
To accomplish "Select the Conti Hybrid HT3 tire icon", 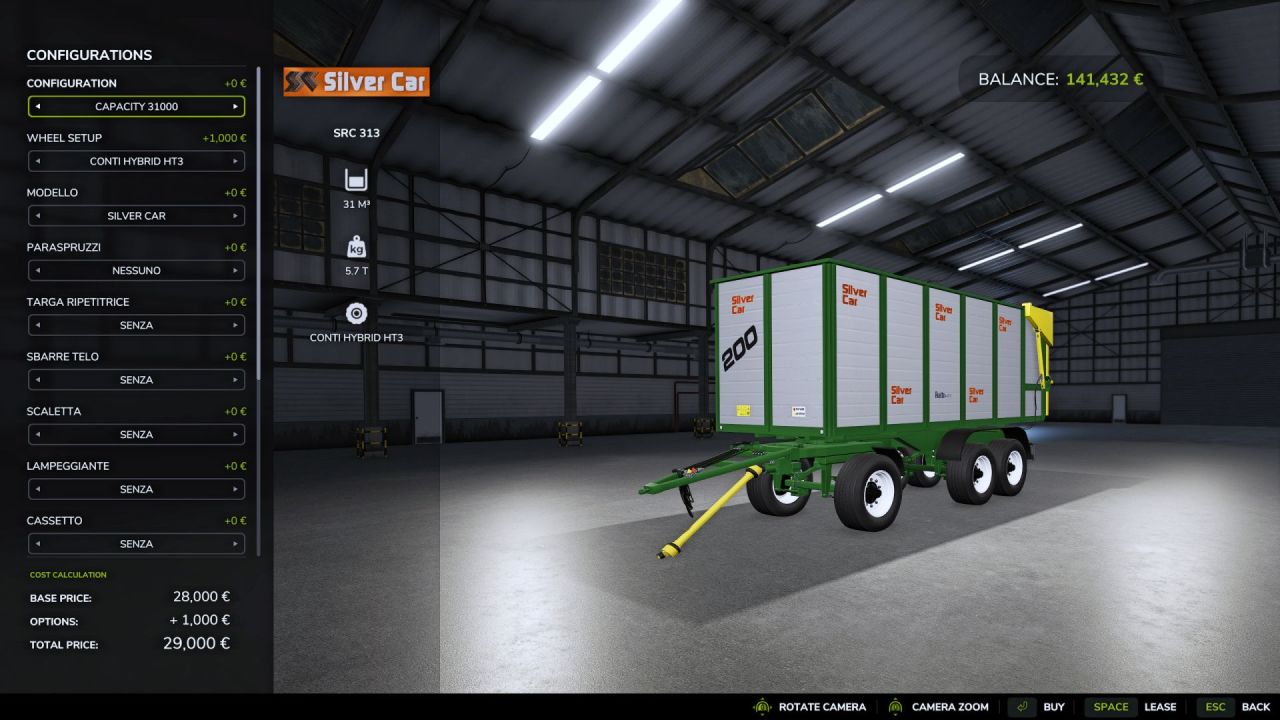I will 356,312.
